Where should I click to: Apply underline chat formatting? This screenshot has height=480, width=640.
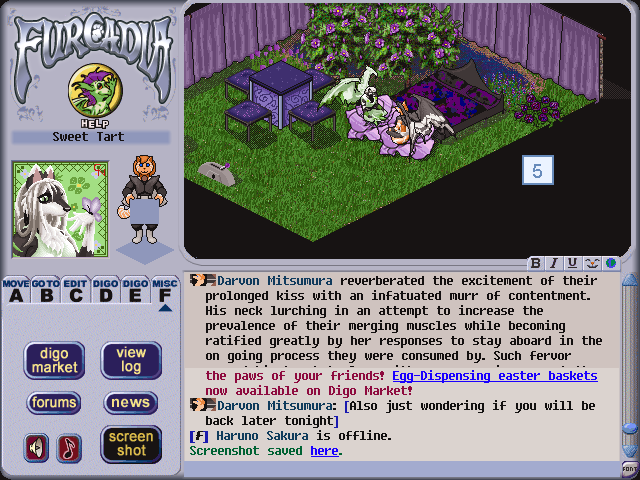572,263
